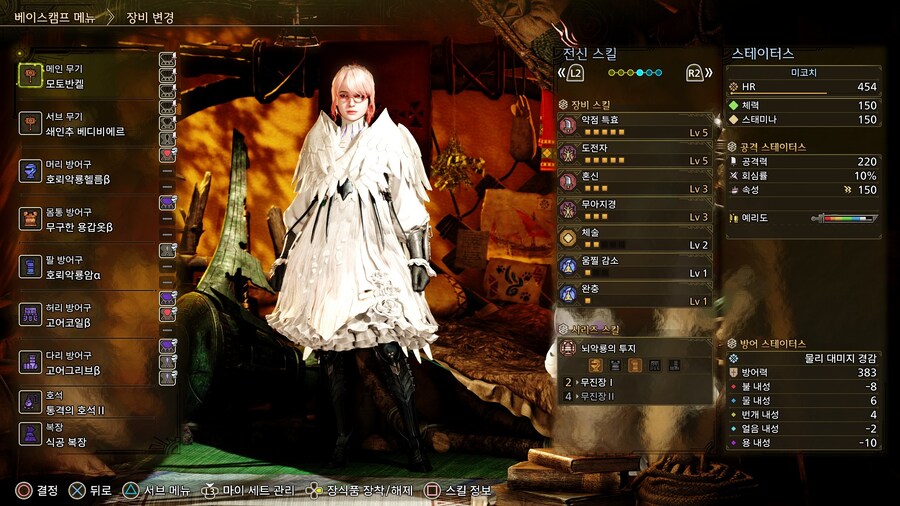Open the 몸통 방어구 무구한 용갑옷β slot
900x506 pixels.
(x=85, y=218)
